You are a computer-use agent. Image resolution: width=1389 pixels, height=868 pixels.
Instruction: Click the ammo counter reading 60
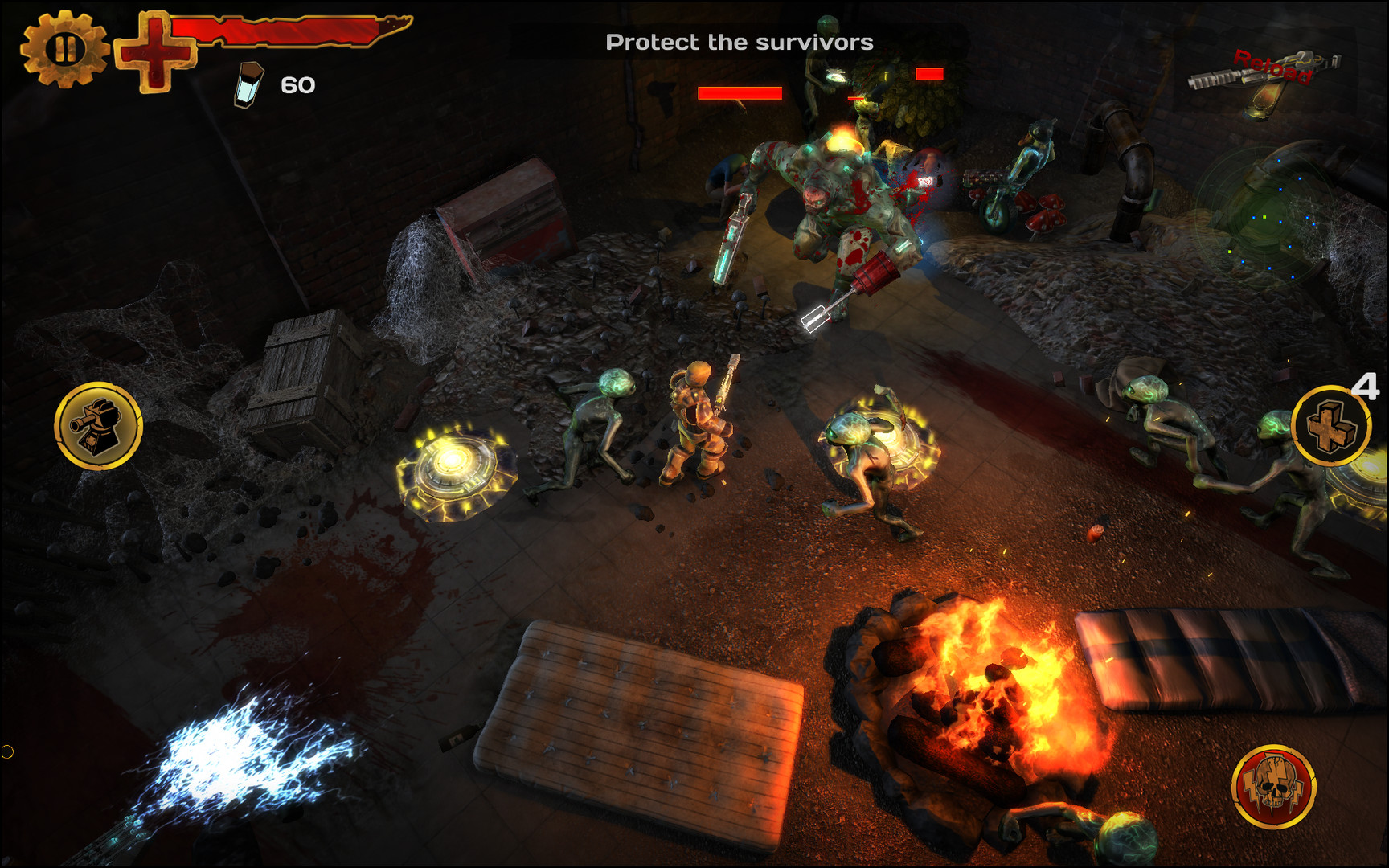tap(296, 84)
